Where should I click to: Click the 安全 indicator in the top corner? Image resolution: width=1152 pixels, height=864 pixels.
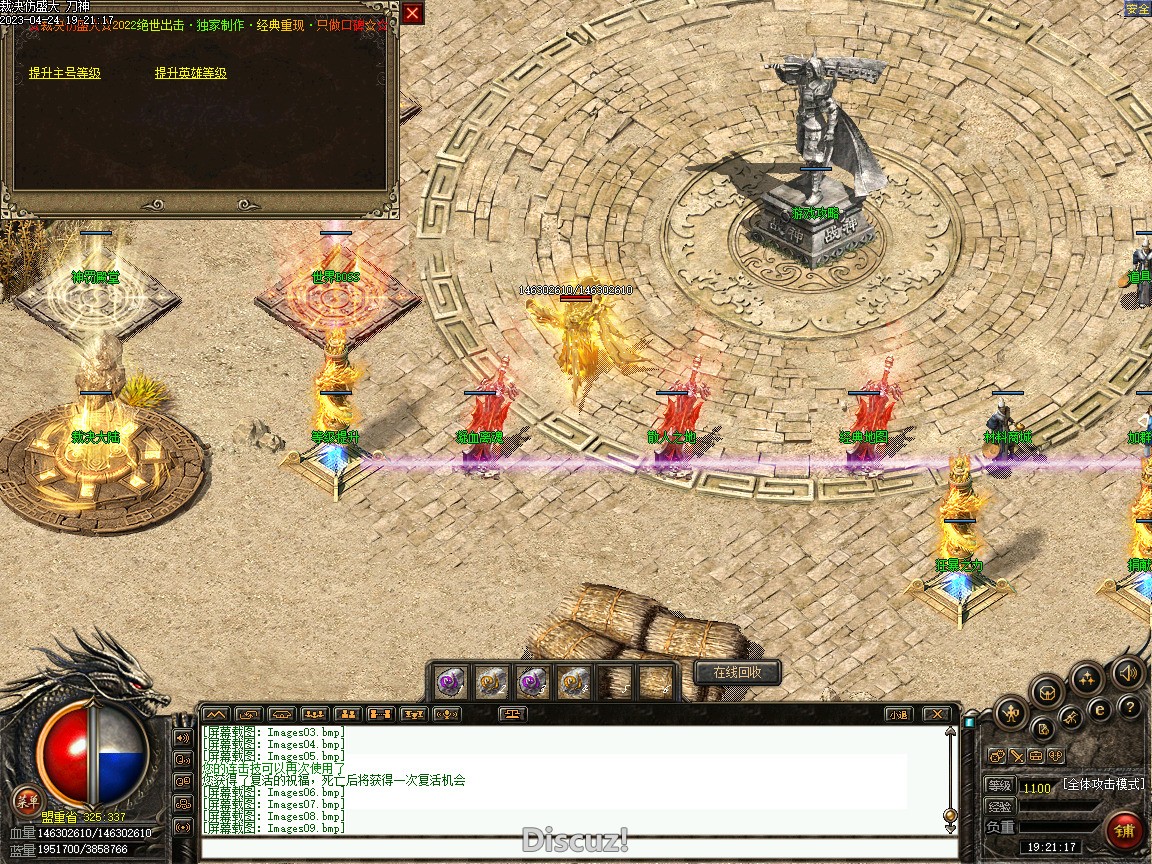[x=1138, y=9]
